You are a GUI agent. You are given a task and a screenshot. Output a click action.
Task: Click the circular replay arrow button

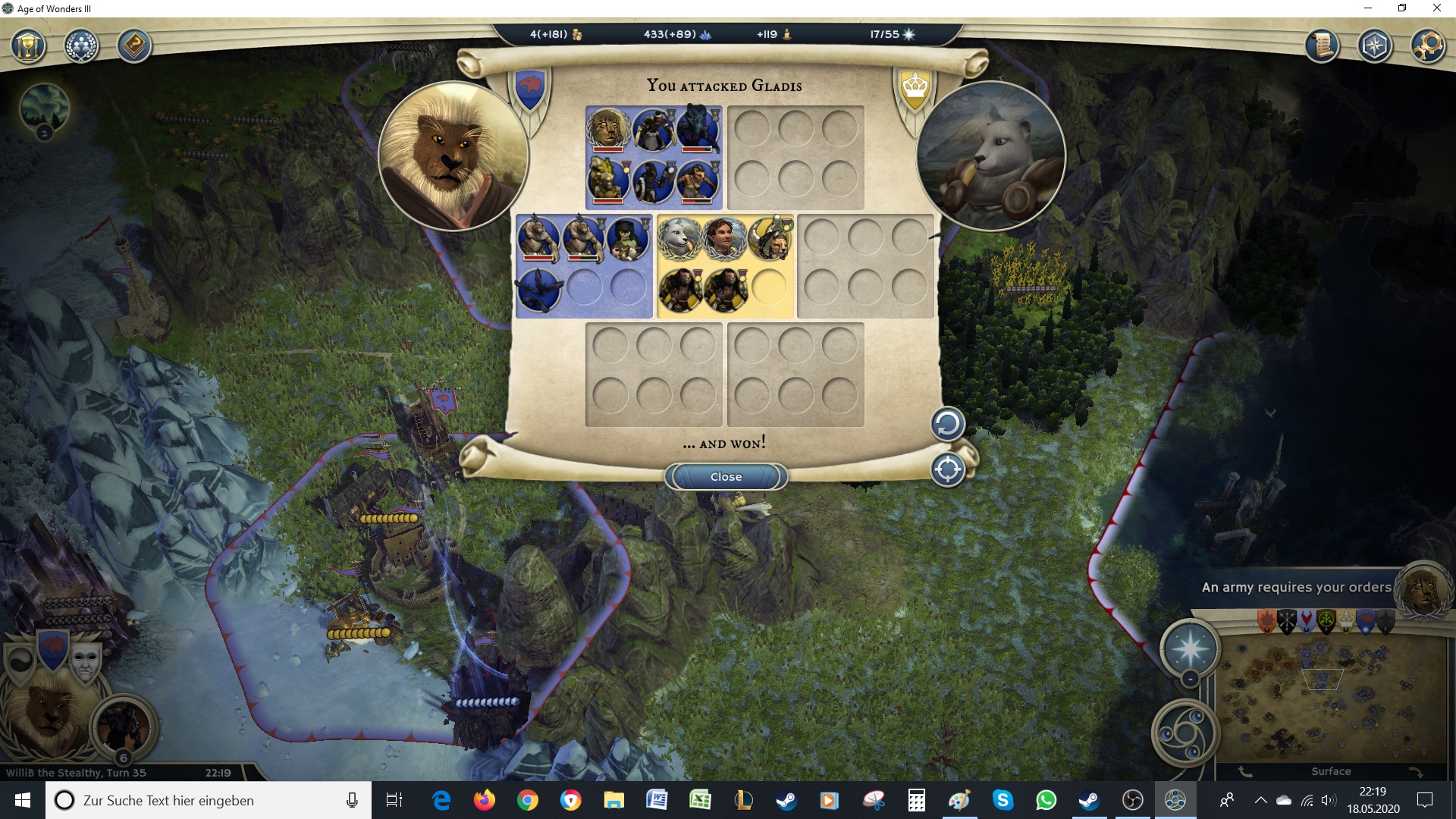(947, 424)
